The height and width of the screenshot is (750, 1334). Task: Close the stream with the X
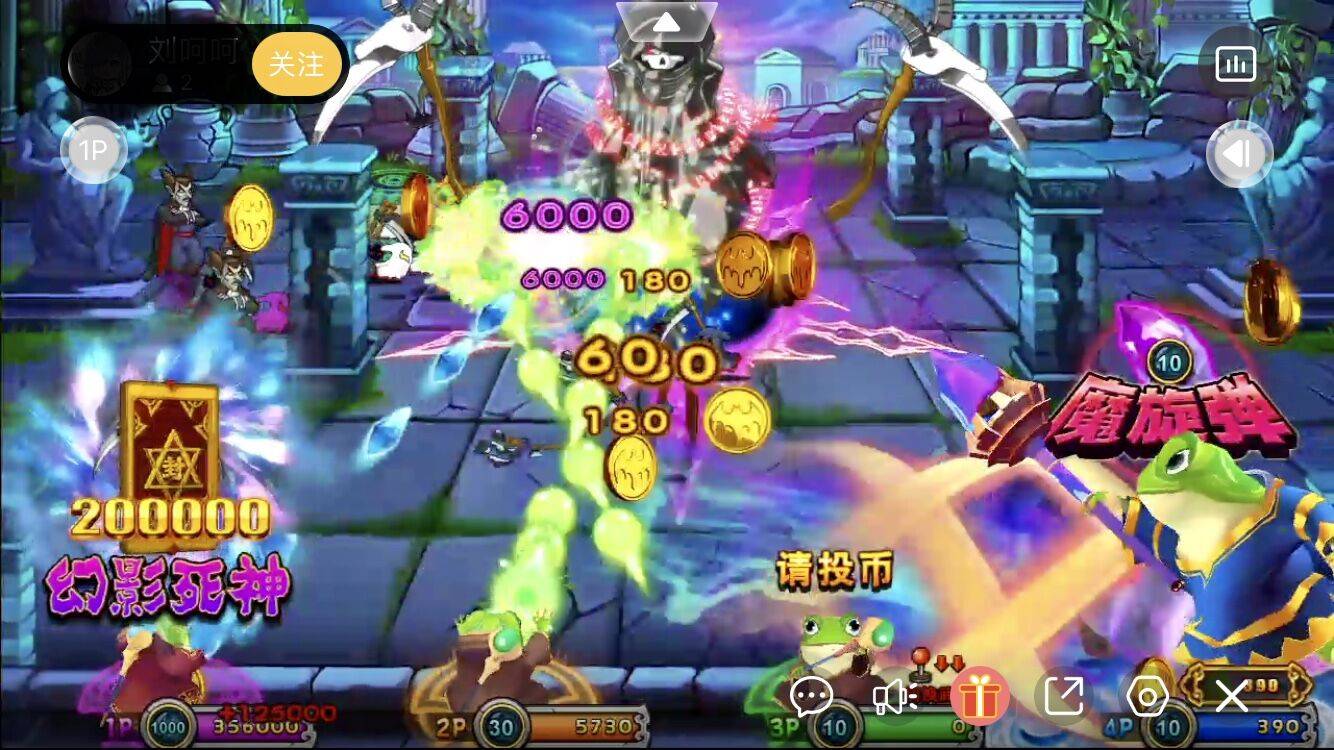1231,695
